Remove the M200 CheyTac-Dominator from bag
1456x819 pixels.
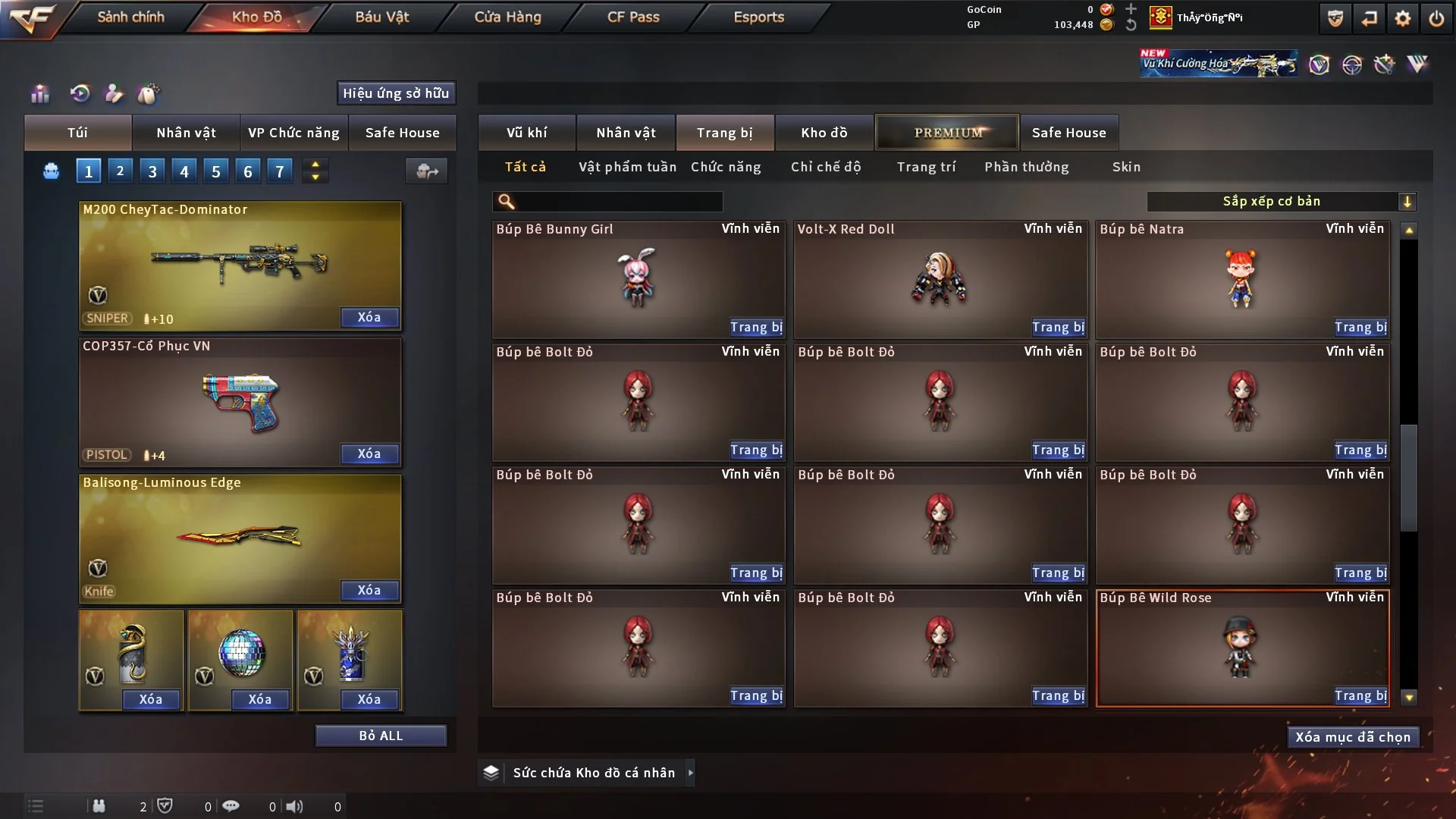click(x=369, y=318)
